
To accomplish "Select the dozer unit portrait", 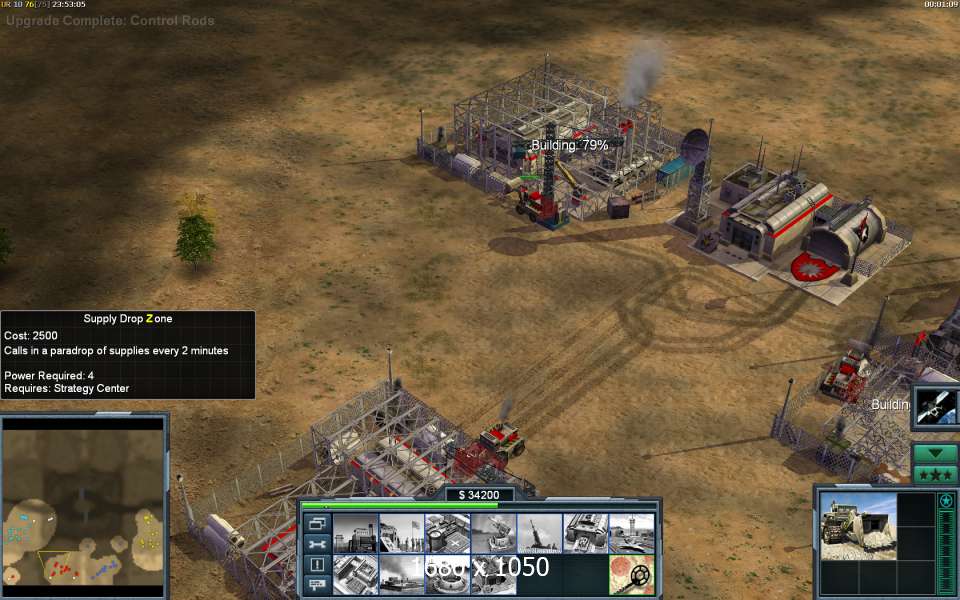I will [858, 524].
